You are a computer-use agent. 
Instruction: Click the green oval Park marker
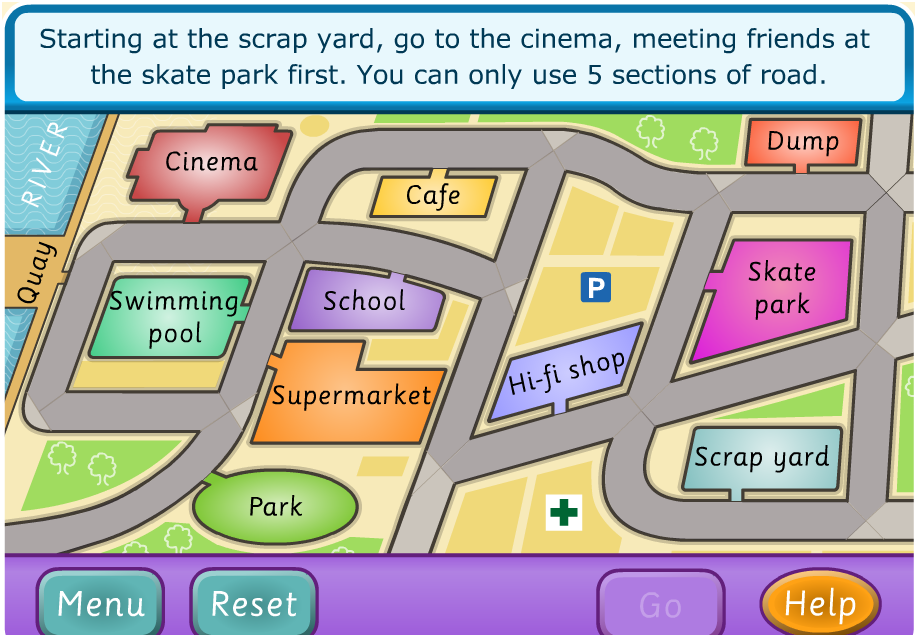(275, 507)
